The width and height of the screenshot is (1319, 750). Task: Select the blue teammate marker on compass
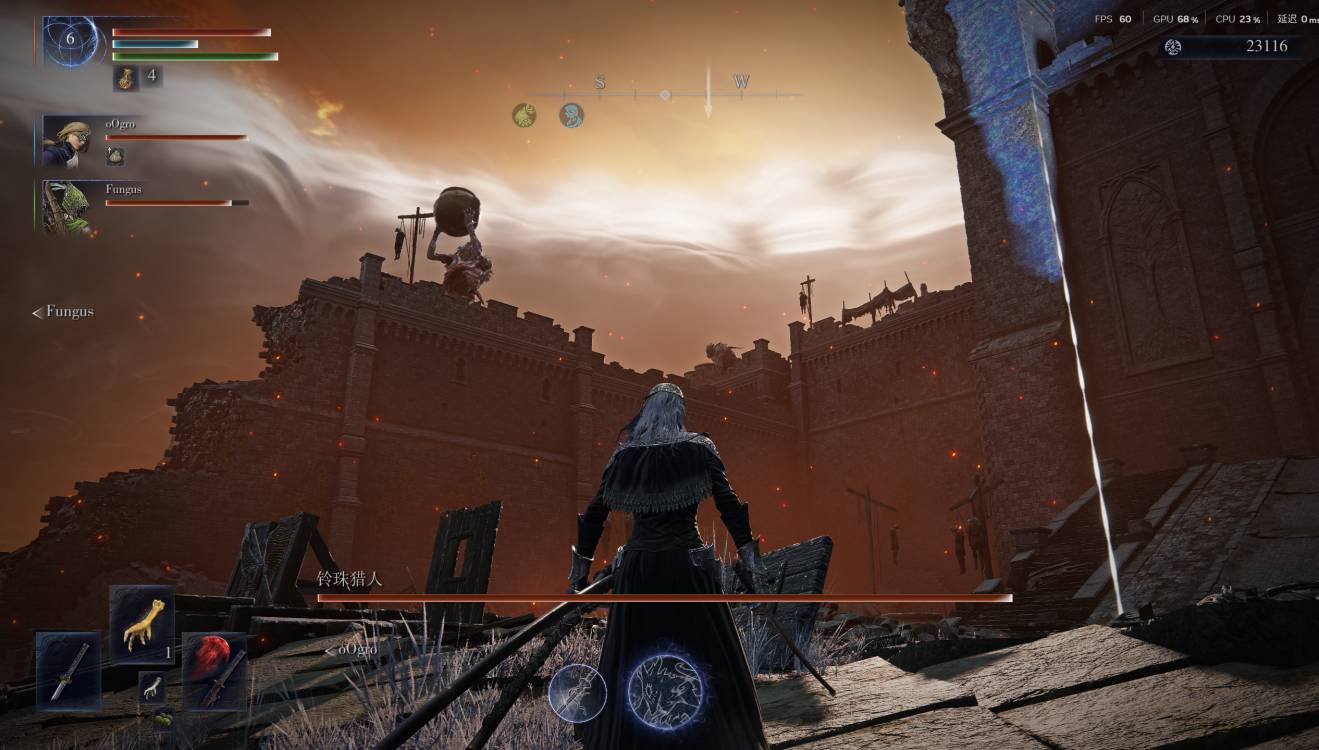pyautogui.click(x=571, y=116)
